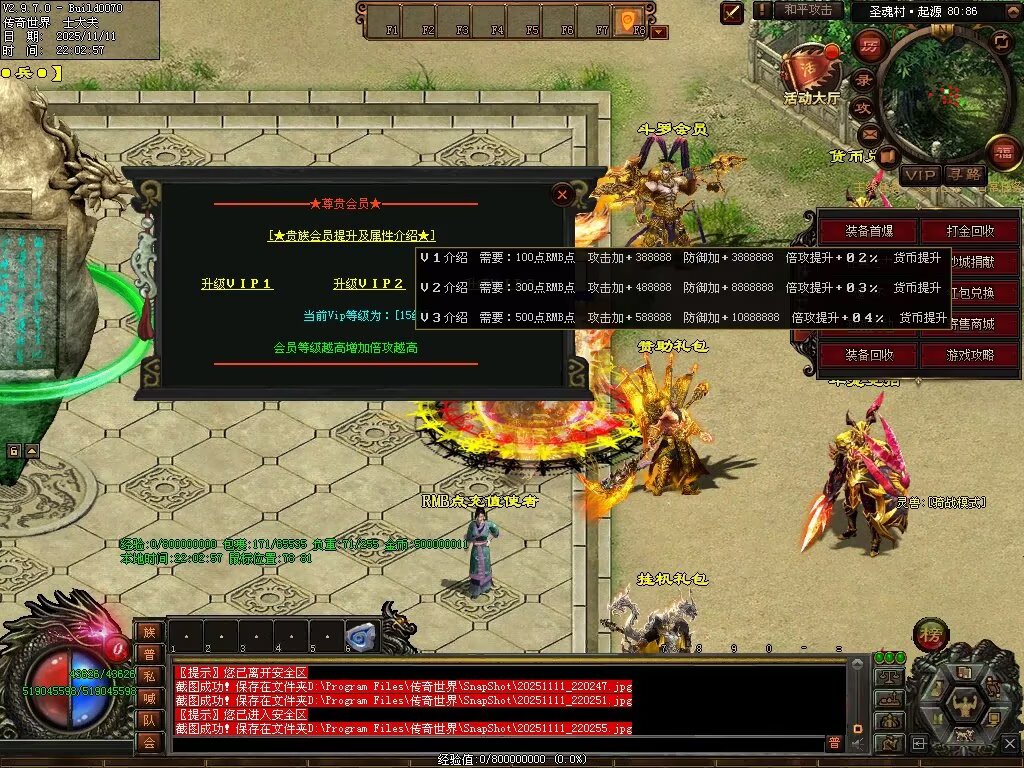Image resolution: width=1024 pixels, height=768 pixels.
Task: Choose the 升级VIP2 upgrade option
Action: (x=369, y=284)
